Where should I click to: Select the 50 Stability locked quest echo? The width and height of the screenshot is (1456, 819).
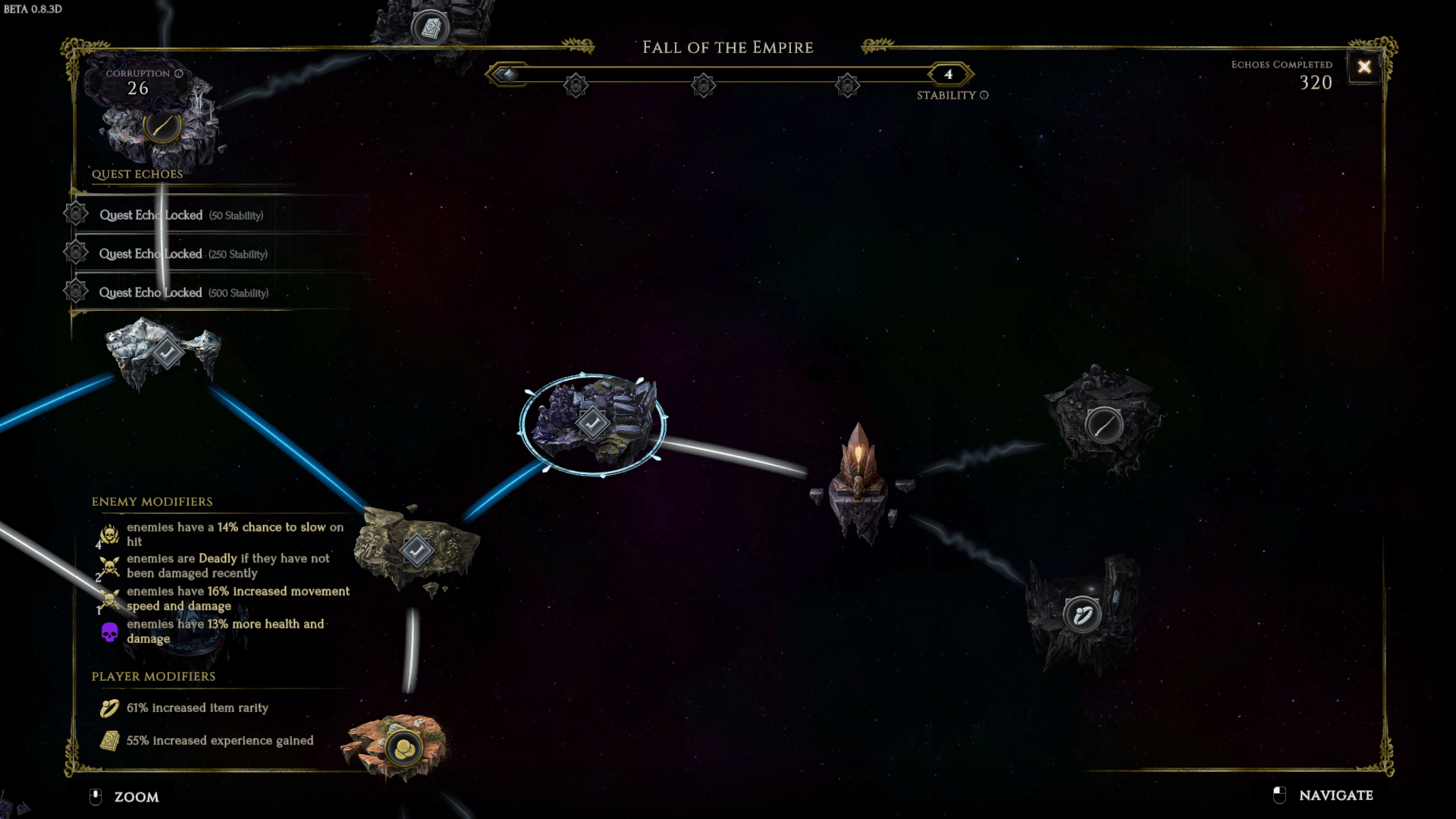tap(181, 215)
